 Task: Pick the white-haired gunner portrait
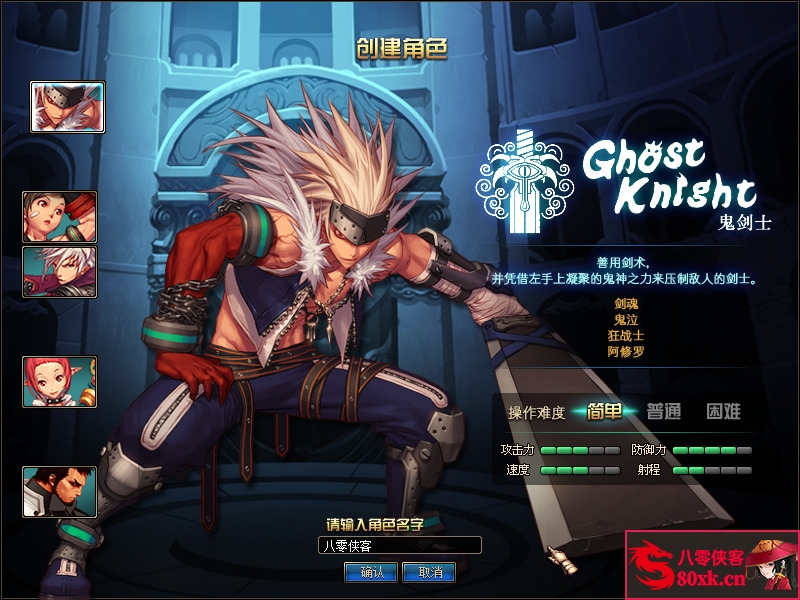[x=60, y=273]
